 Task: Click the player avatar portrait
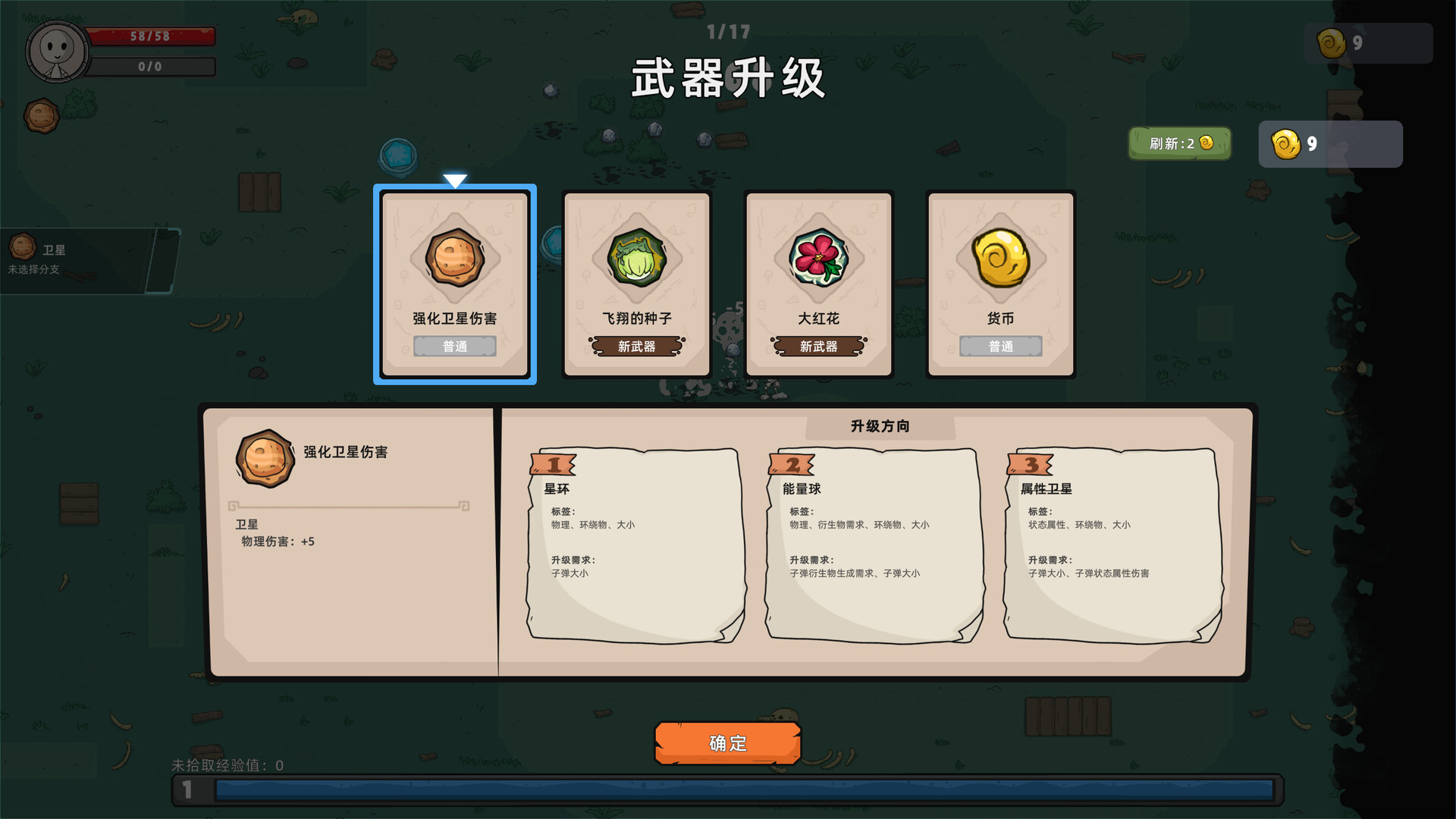[55, 51]
